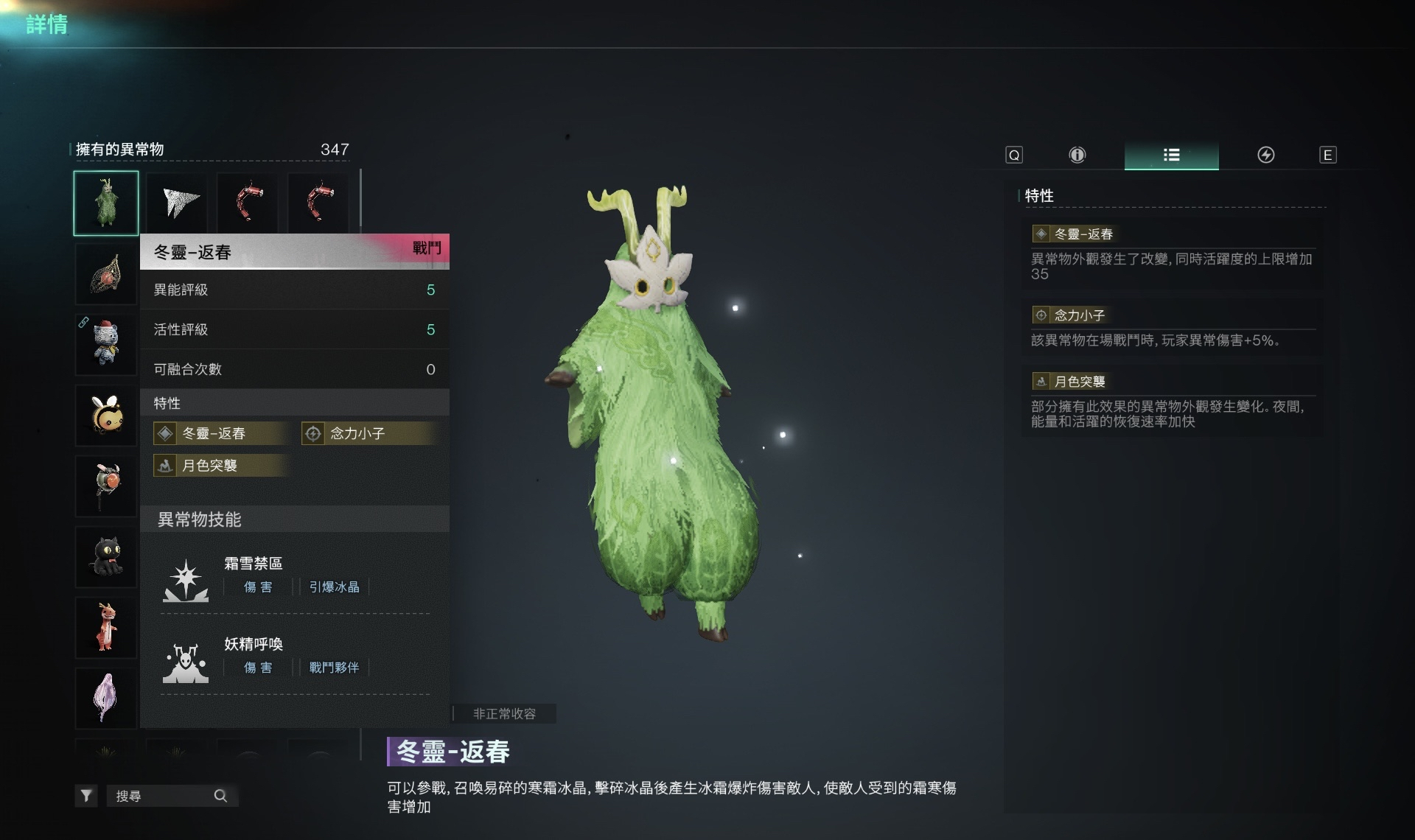Select the 霜雪禁區 skill icon

click(185, 580)
